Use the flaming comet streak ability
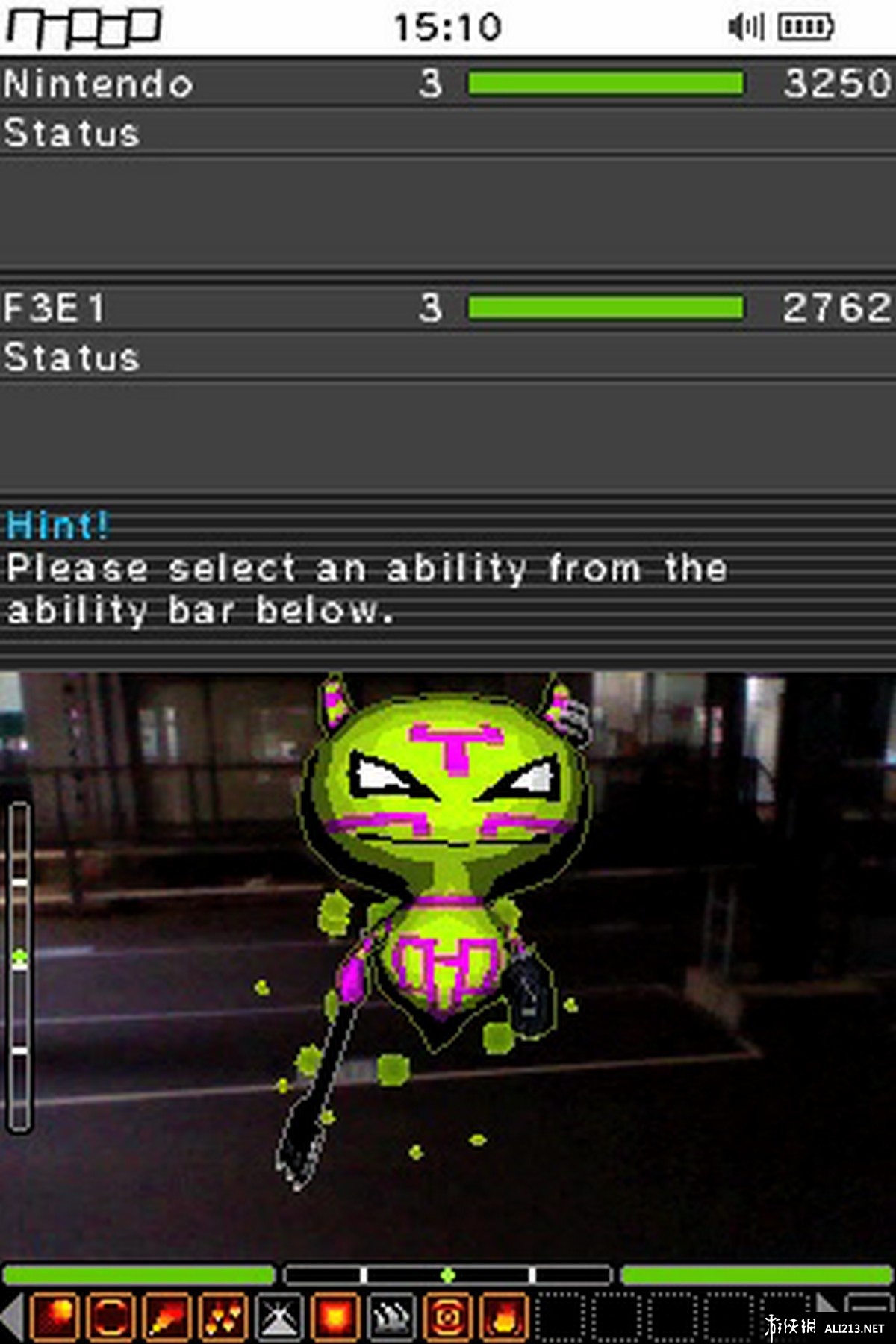This screenshot has height=1344, width=896. (x=167, y=1316)
